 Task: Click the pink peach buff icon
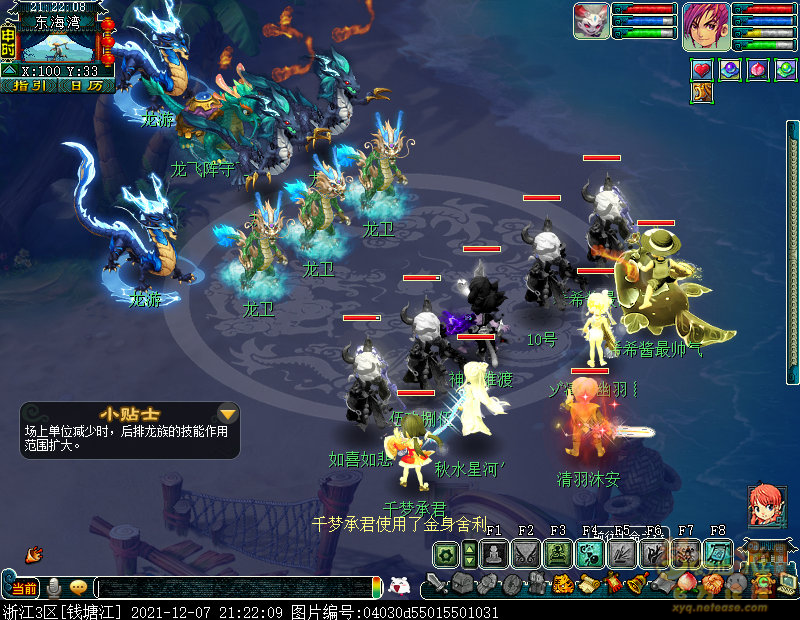[x=758, y=70]
